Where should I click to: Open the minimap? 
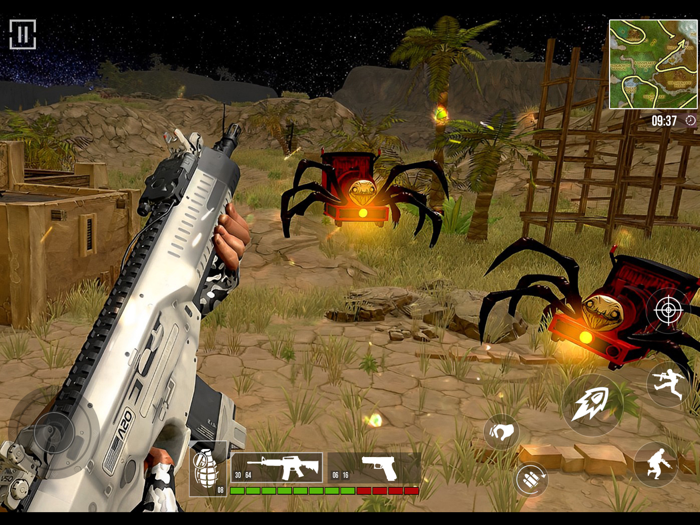[x=653, y=64]
